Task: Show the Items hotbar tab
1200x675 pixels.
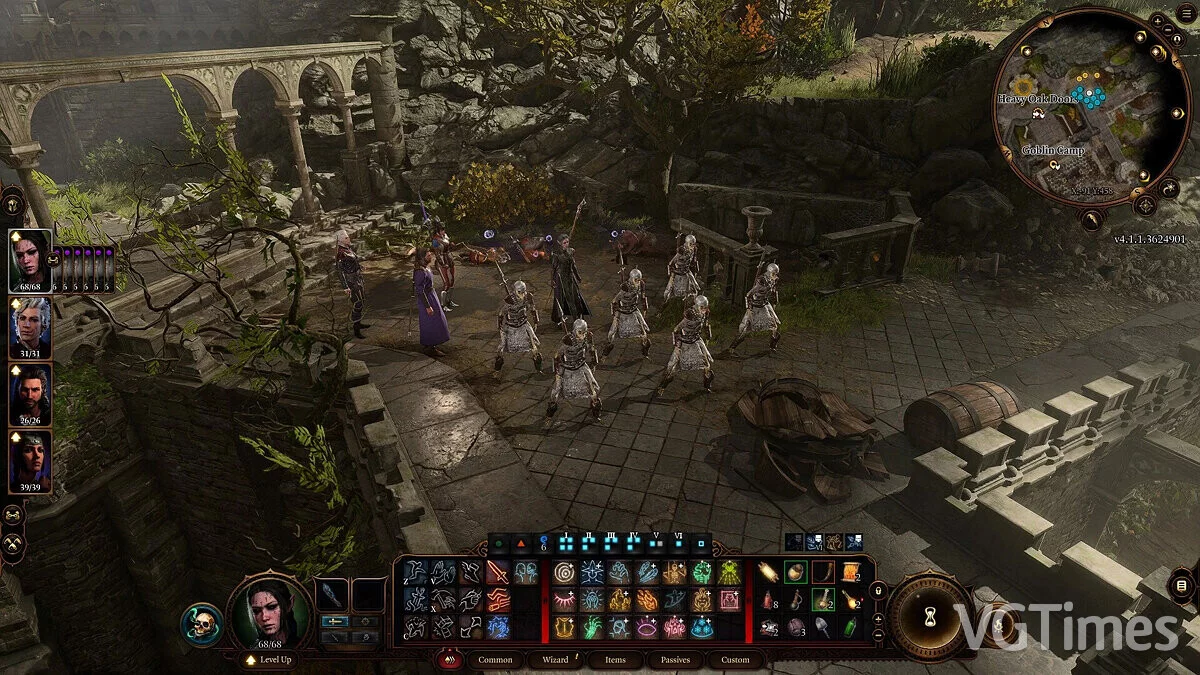Action: [x=615, y=660]
